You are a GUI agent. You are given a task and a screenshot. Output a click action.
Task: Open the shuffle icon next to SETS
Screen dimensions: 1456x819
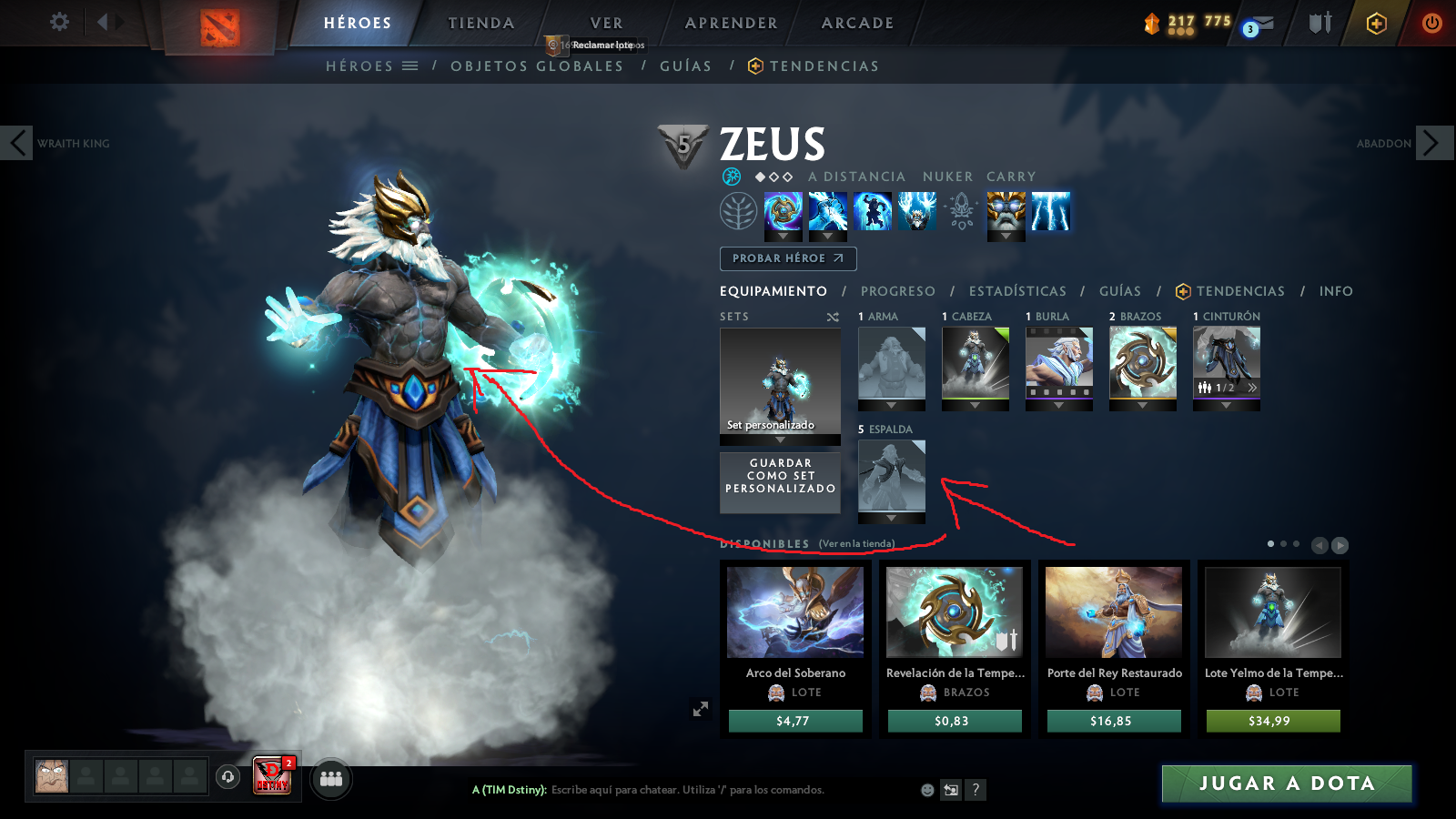pos(831,318)
